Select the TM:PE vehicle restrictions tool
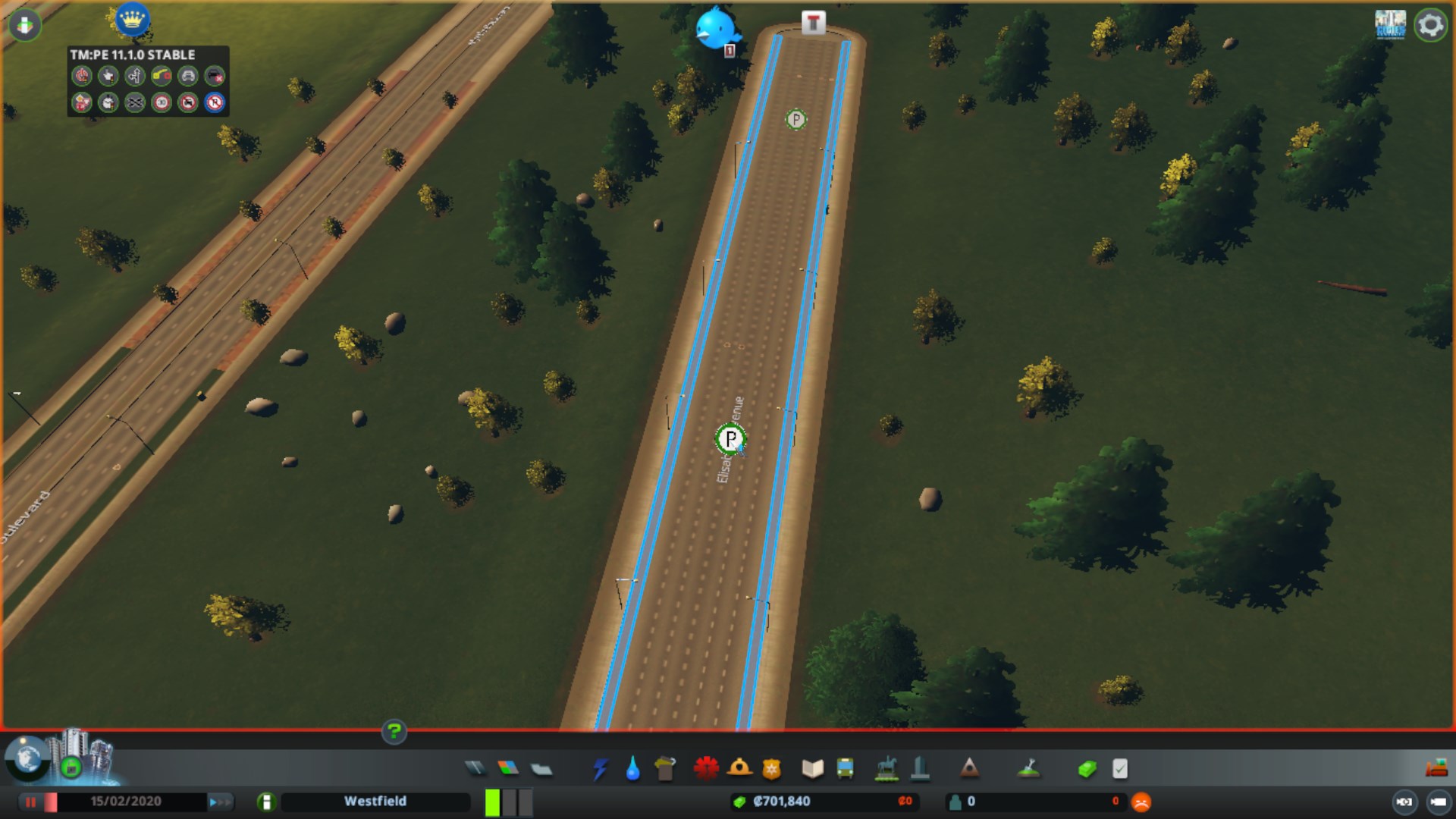Image resolution: width=1456 pixels, height=819 pixels. [187, 104]
